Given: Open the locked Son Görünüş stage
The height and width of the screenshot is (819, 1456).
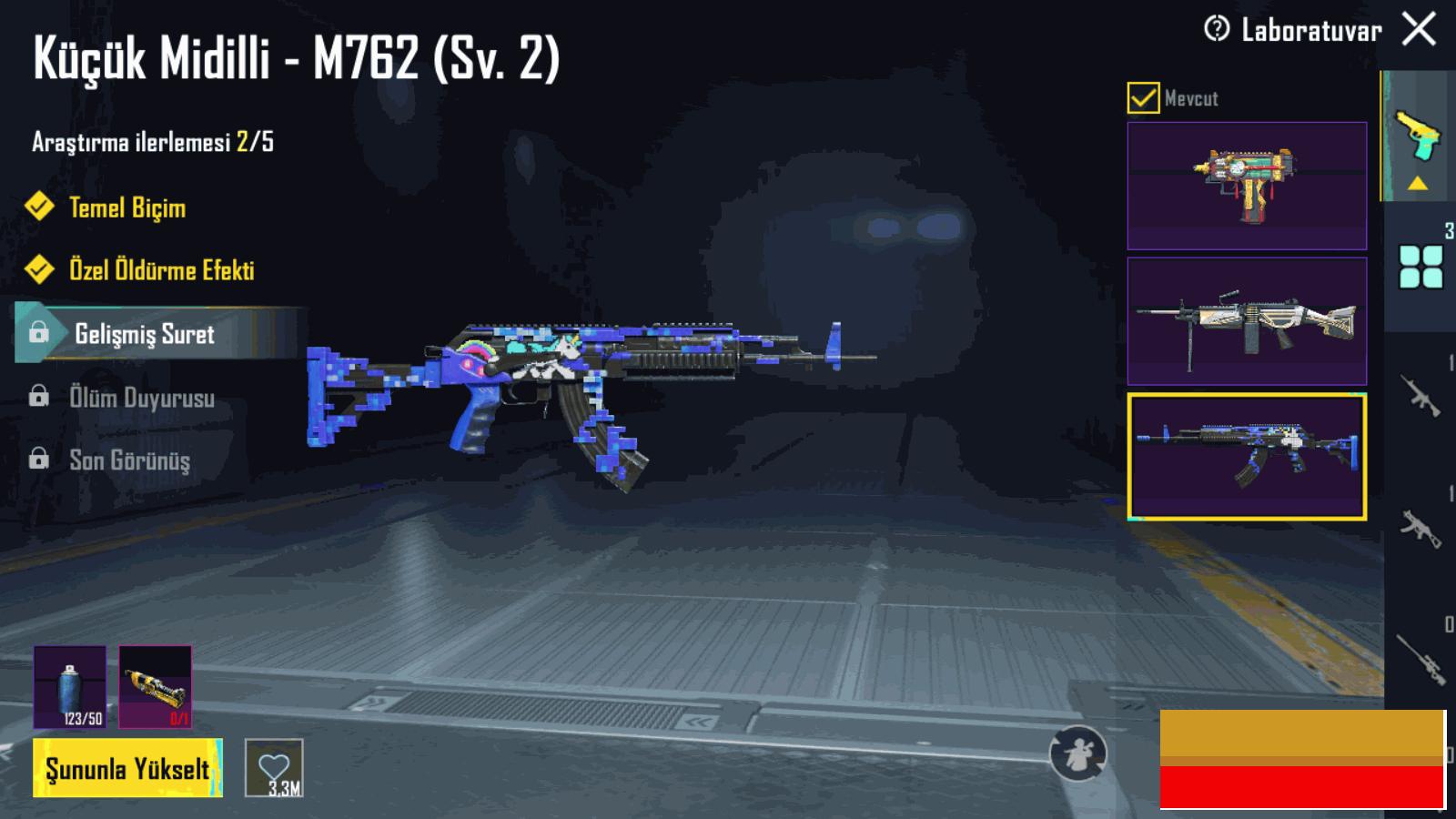Looking at the screenshot, I should point(129,460).
